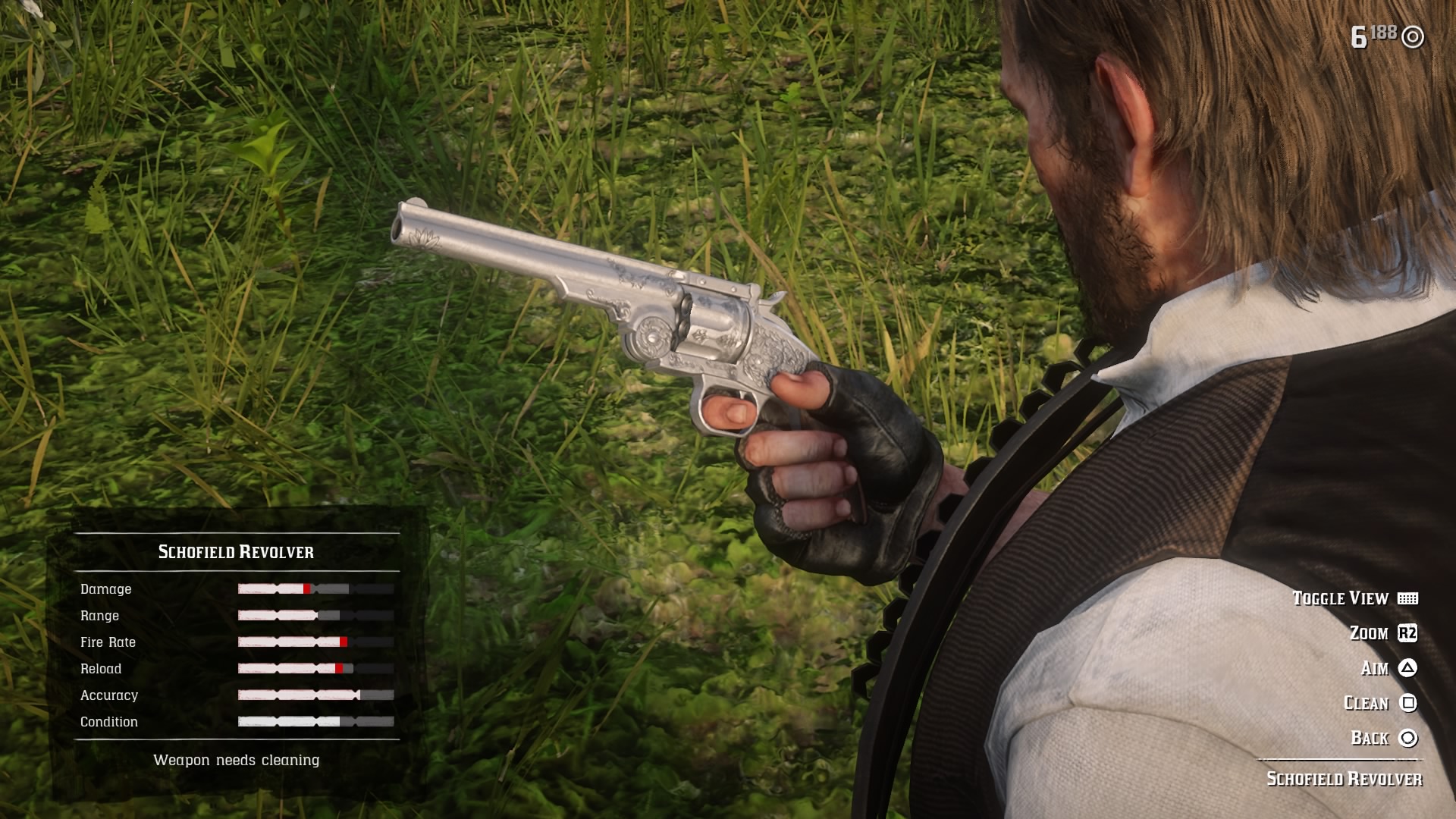Toggle Aim mode for the Schofield Revolver
1456x819 pixels.
point(1380,669)
